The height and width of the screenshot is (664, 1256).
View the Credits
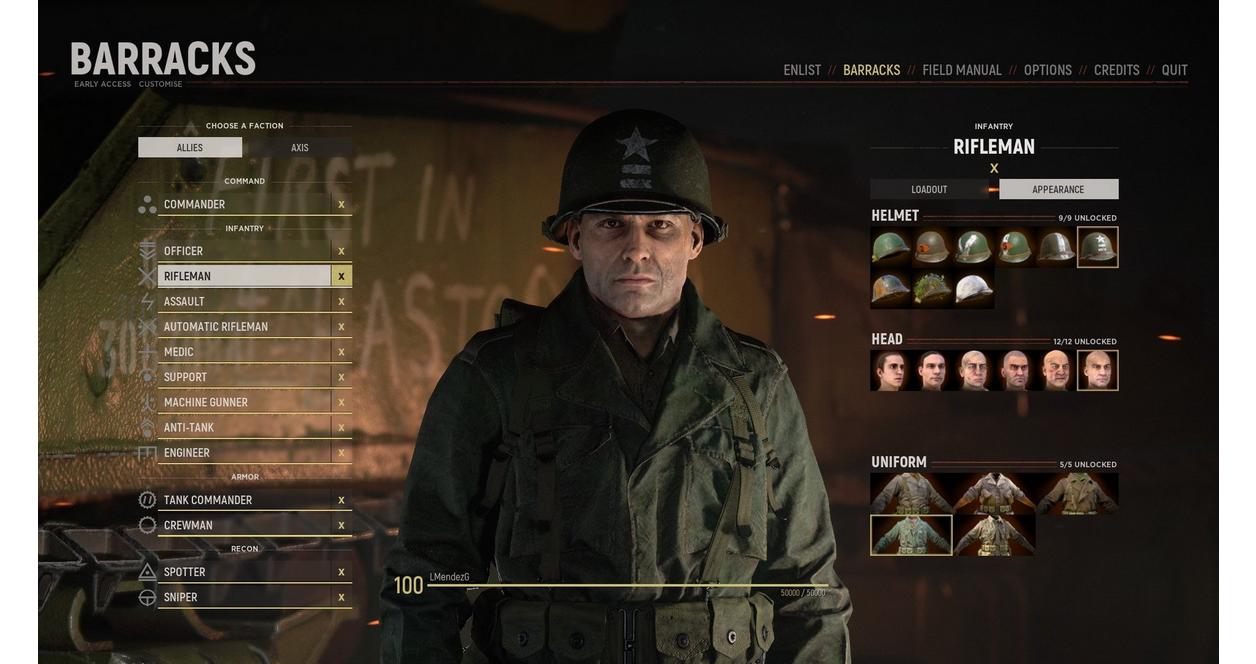(1116, 70)
